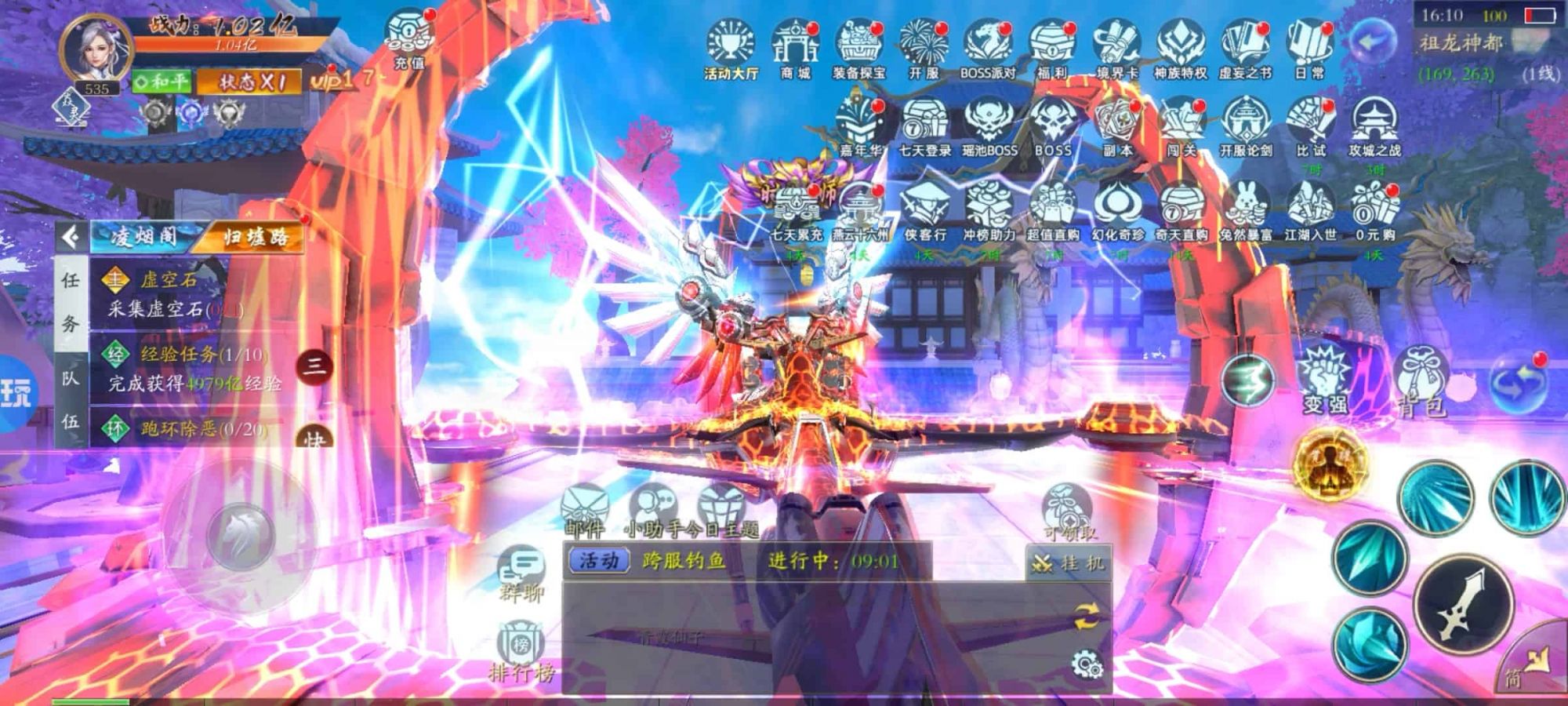Open the chat settings gear
This screenshot has width=1568, height=706.
click(1087, 665)
